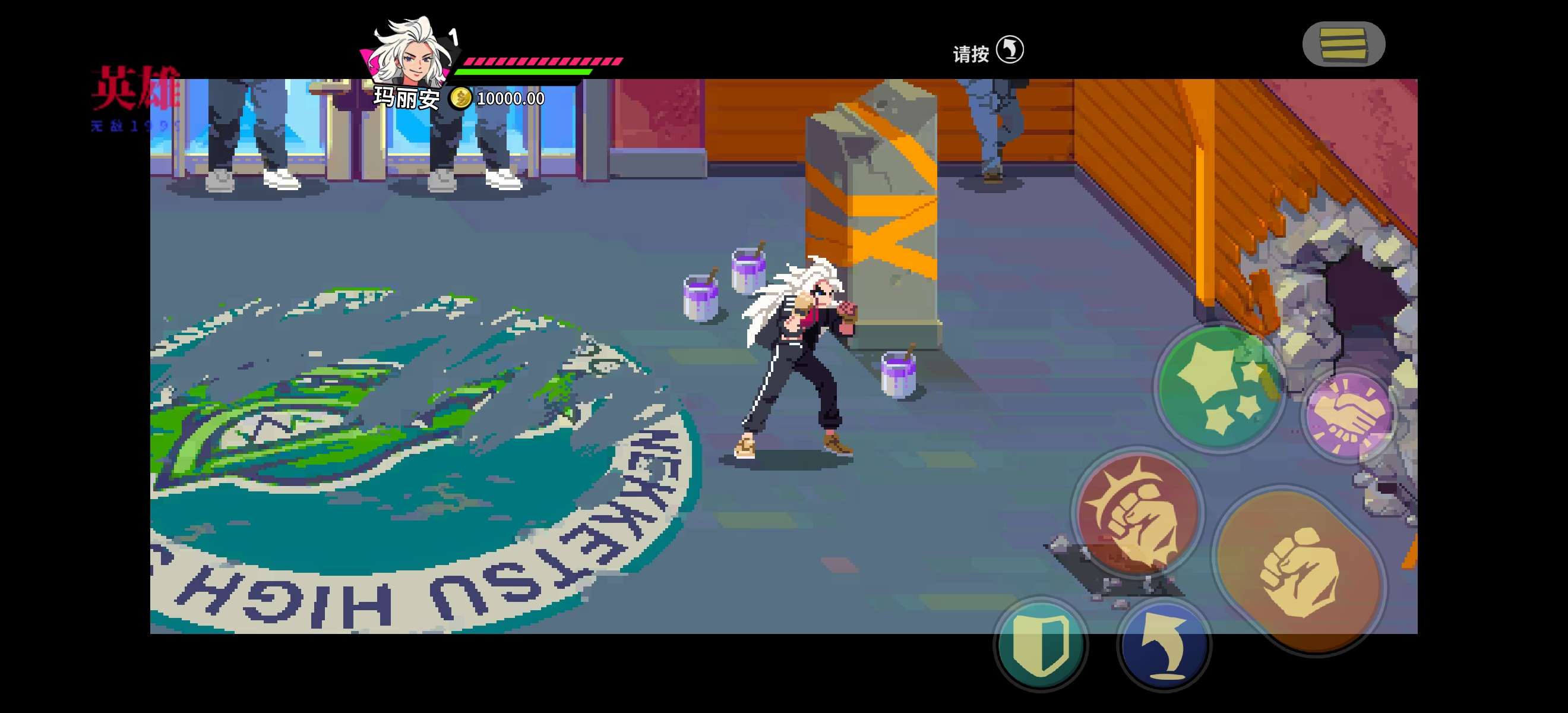
Task: Tap the green star special move button
Action: 1220,389
